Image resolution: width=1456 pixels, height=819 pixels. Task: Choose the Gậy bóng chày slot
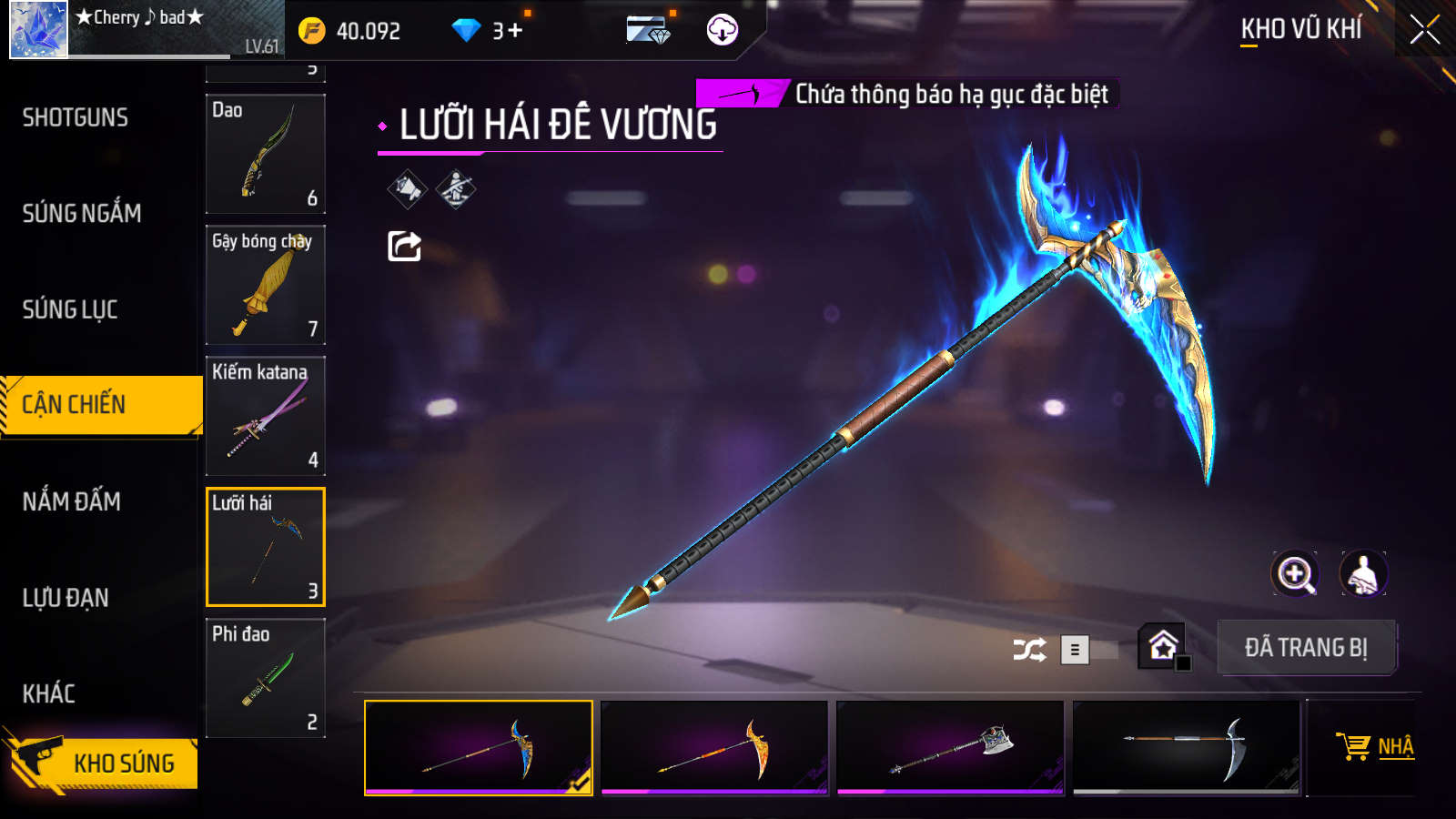pos(266,285)
